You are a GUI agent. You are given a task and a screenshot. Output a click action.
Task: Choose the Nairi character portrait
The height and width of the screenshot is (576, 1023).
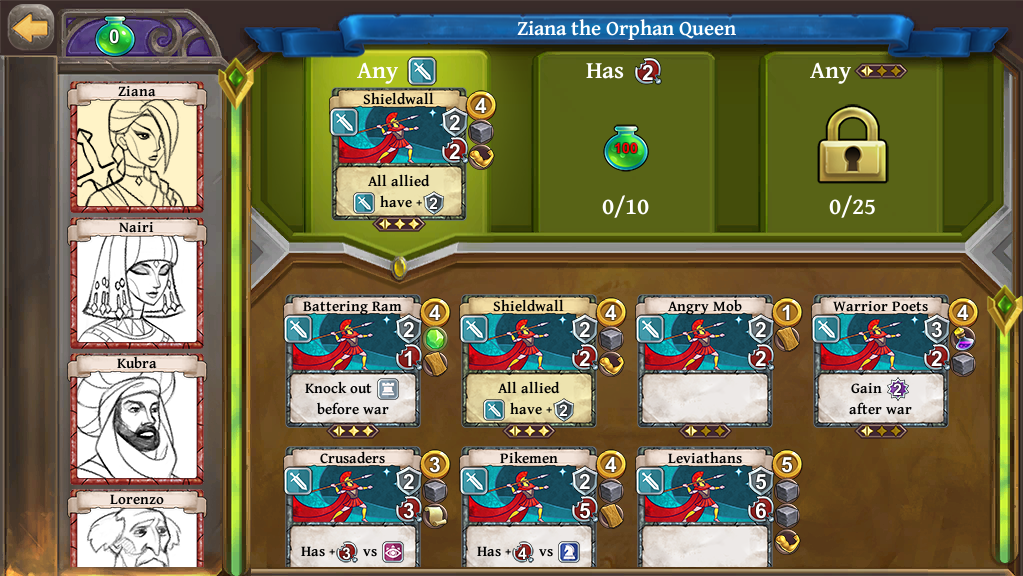[136, 283]
